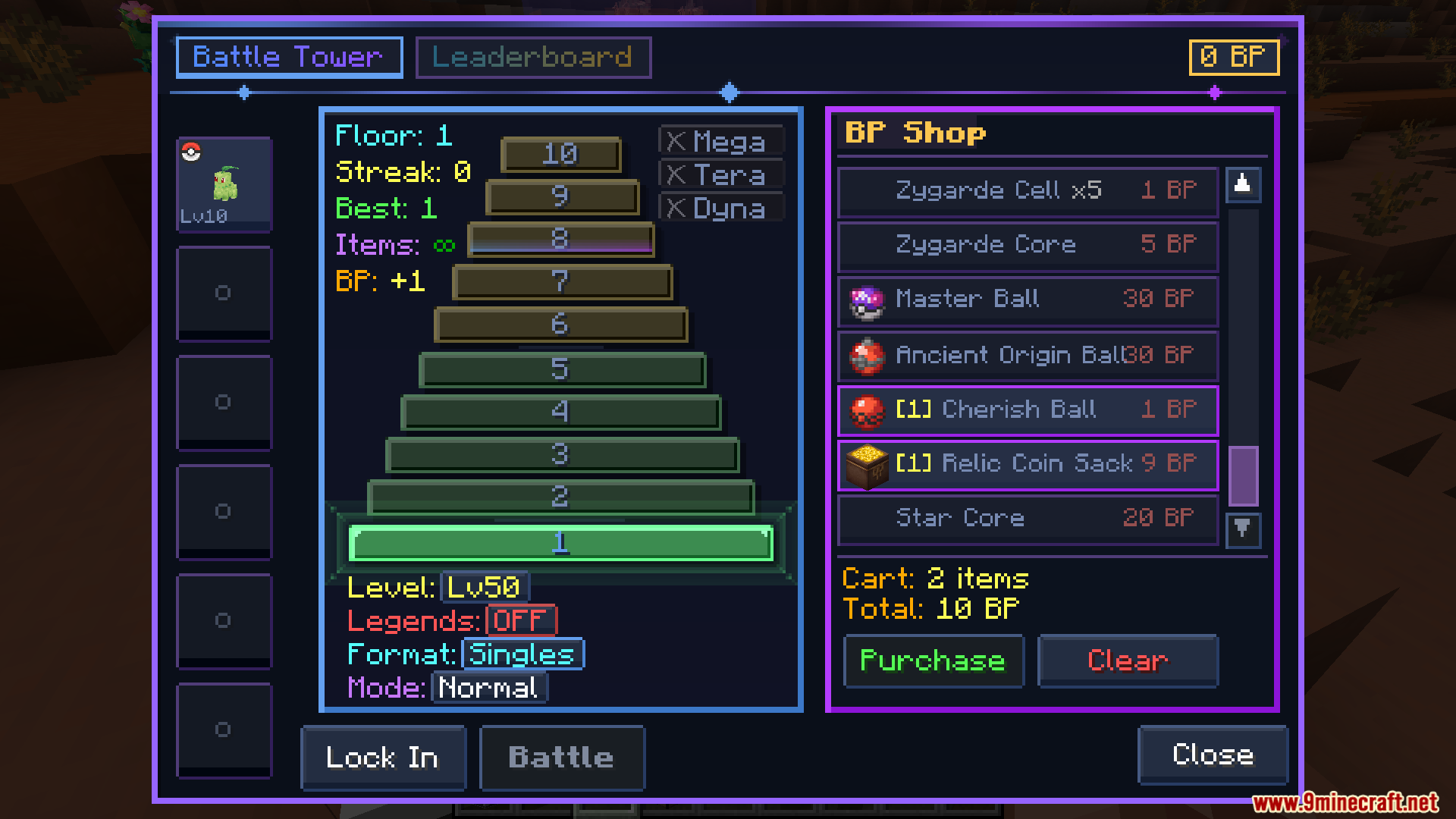Toggle the Dyna option
Image resolution: width=1456 pixels, height=819 pixels.
(720, 209)
